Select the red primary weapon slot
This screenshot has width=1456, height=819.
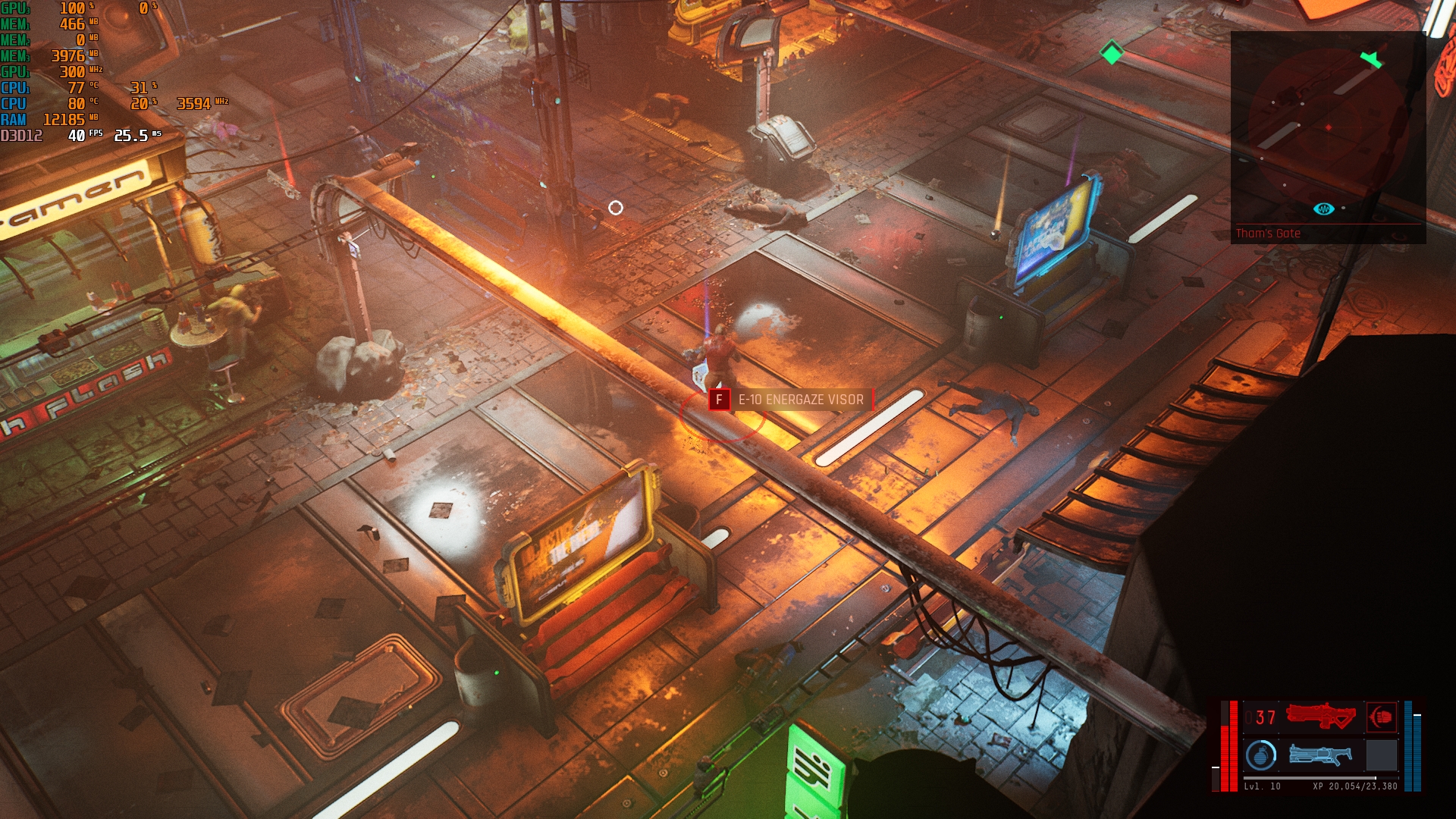coord(1320,717)
